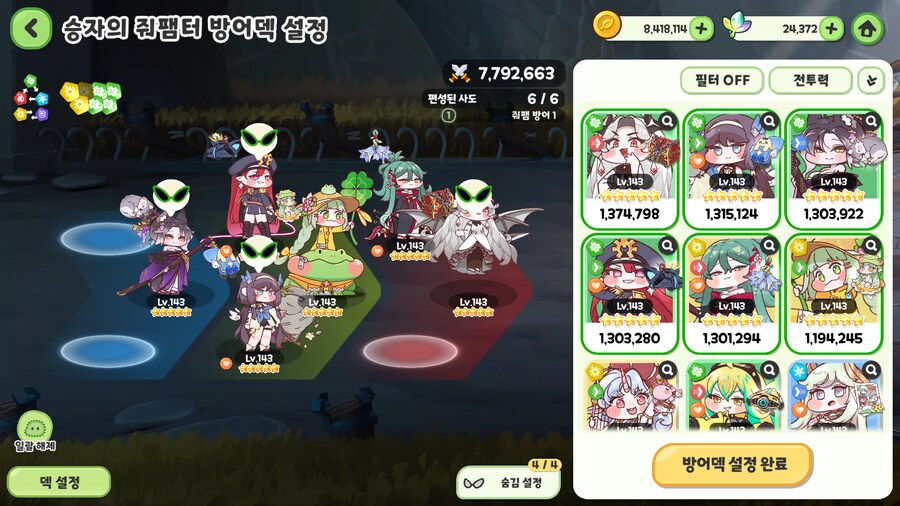
Task: Select the character card with 1,301,294 power
Action: click(733, 292)
